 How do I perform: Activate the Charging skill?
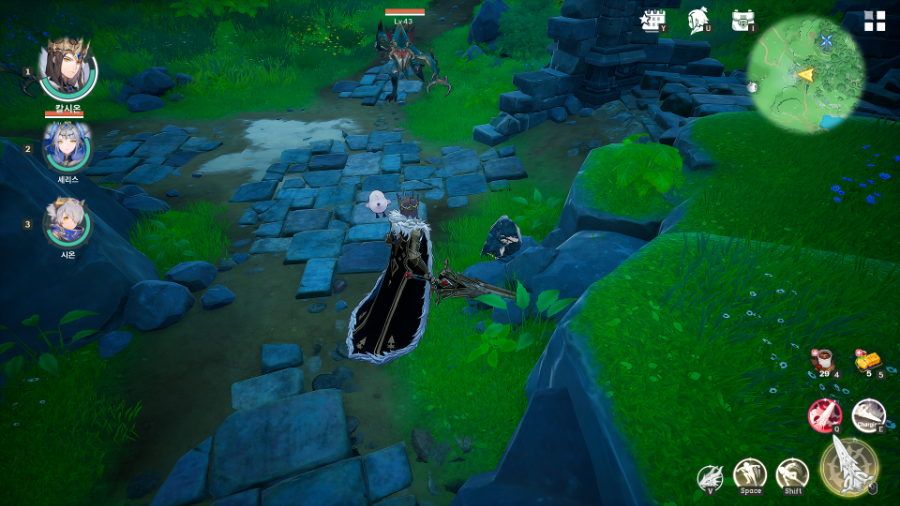pos(868,414)
